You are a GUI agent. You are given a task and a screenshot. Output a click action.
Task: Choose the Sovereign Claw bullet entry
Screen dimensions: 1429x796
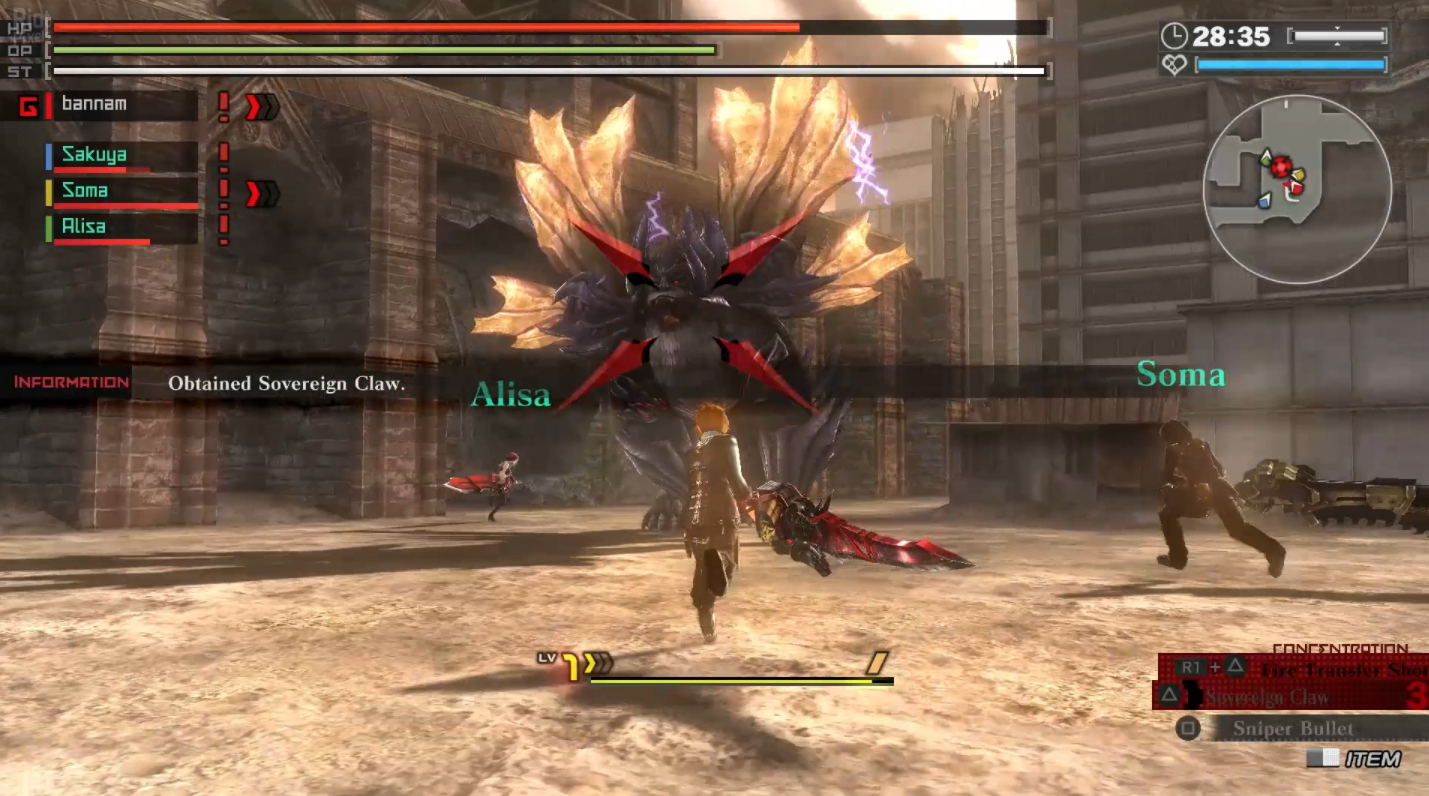click(x=1290, y=697)
